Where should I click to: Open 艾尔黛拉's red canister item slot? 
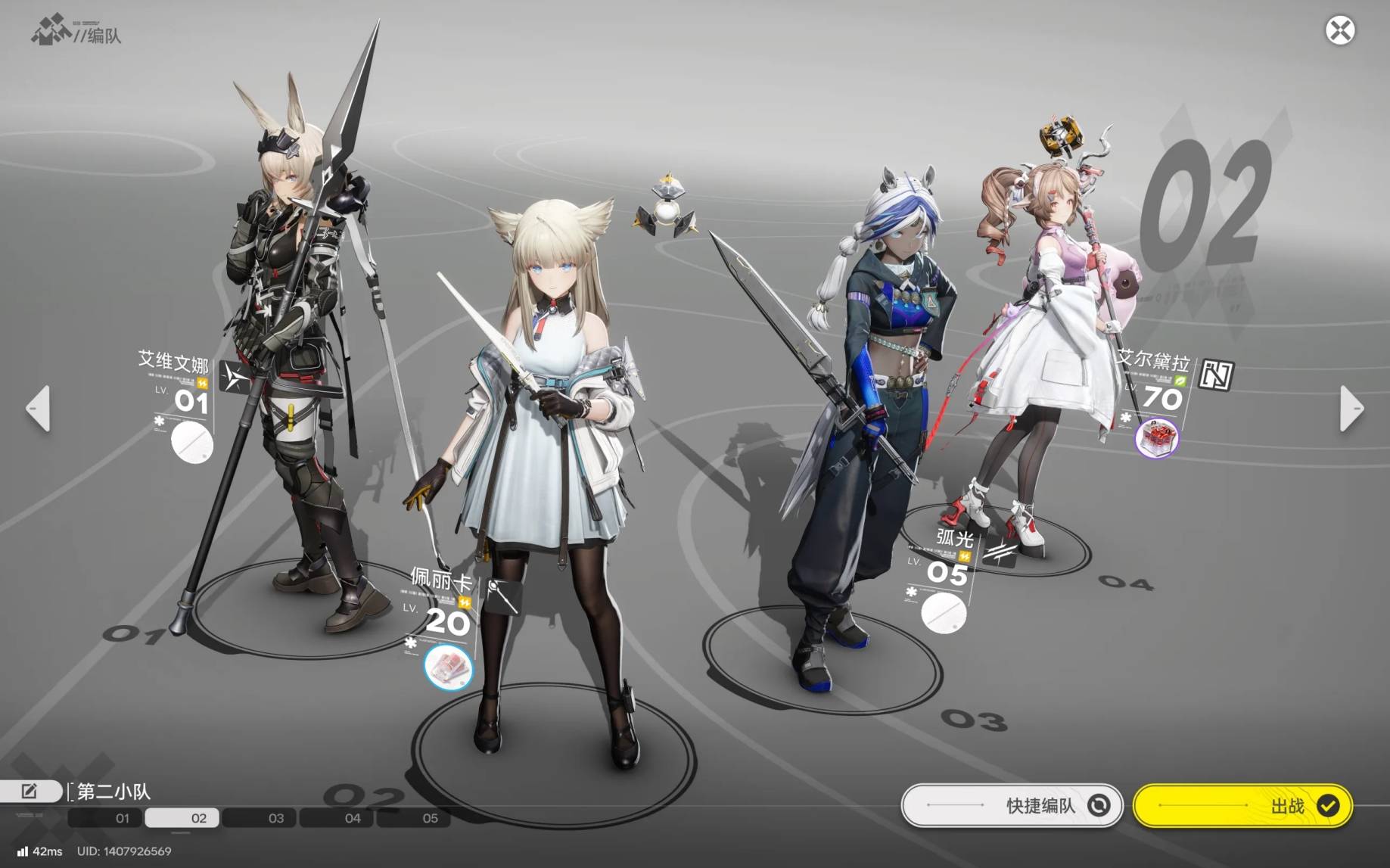pos(1157,437)
